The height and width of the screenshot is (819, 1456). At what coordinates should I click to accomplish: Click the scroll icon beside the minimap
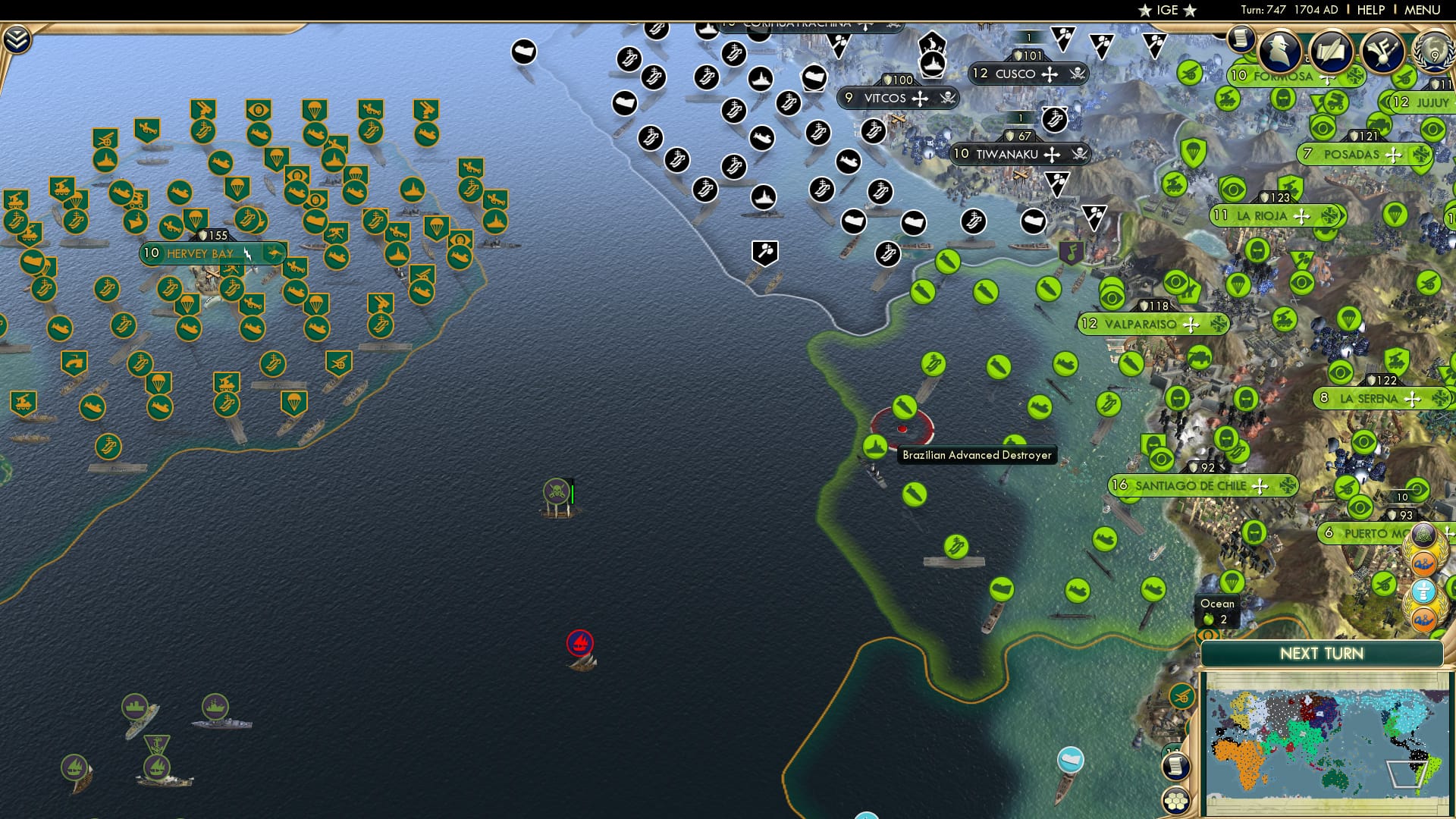pyautogui.click(x=1175, y=767)
